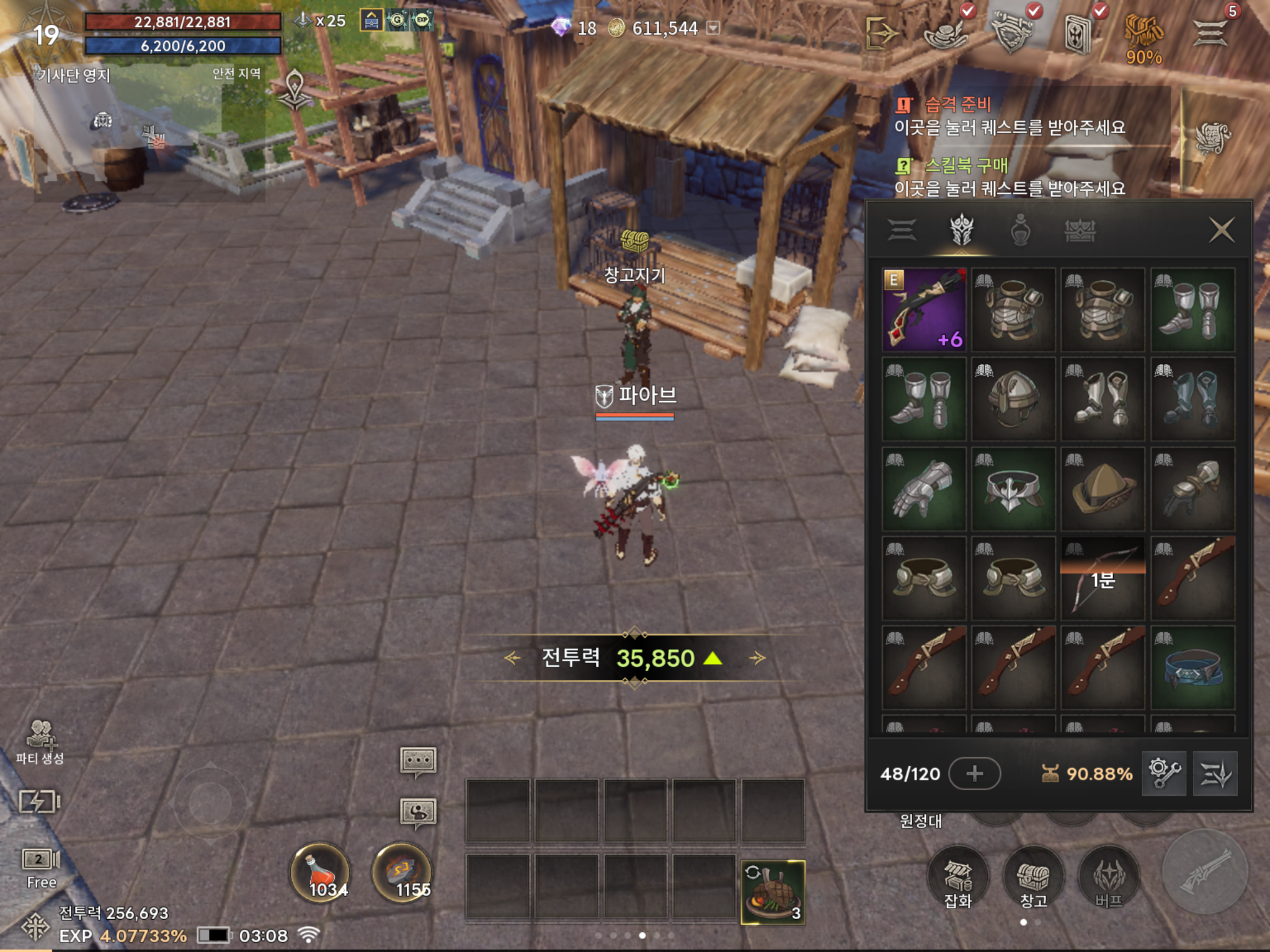
Task: Open the minimap
Action: click(x=149, y=133)
